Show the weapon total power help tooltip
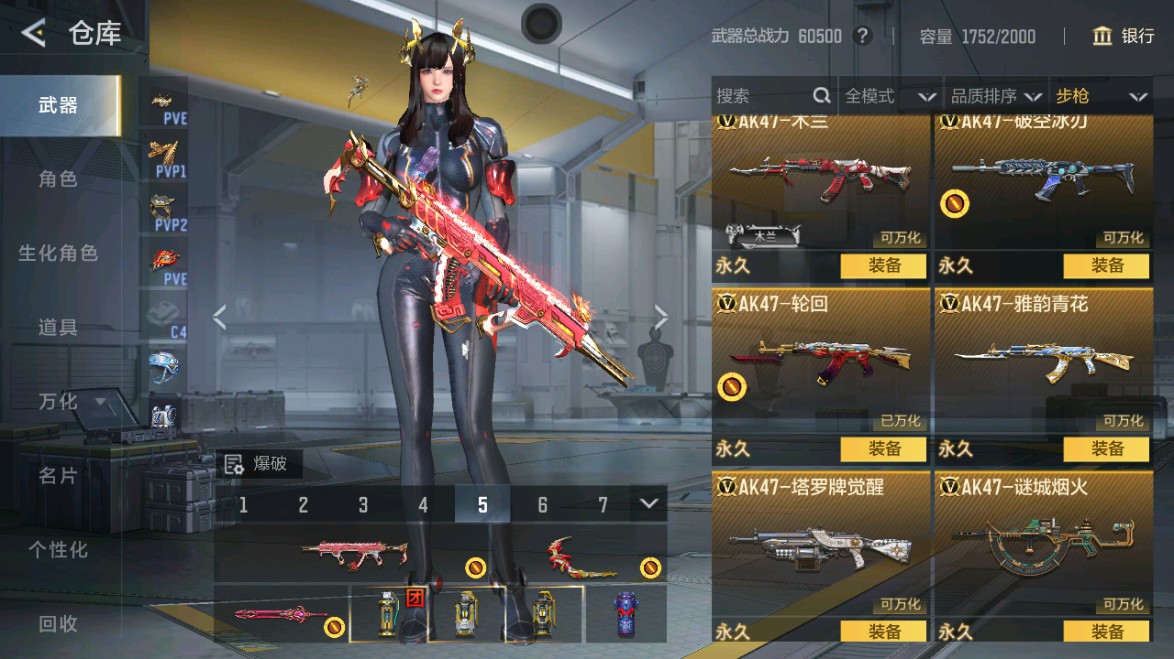This screenshot has width=1174, height=659. tap(863, 37)
